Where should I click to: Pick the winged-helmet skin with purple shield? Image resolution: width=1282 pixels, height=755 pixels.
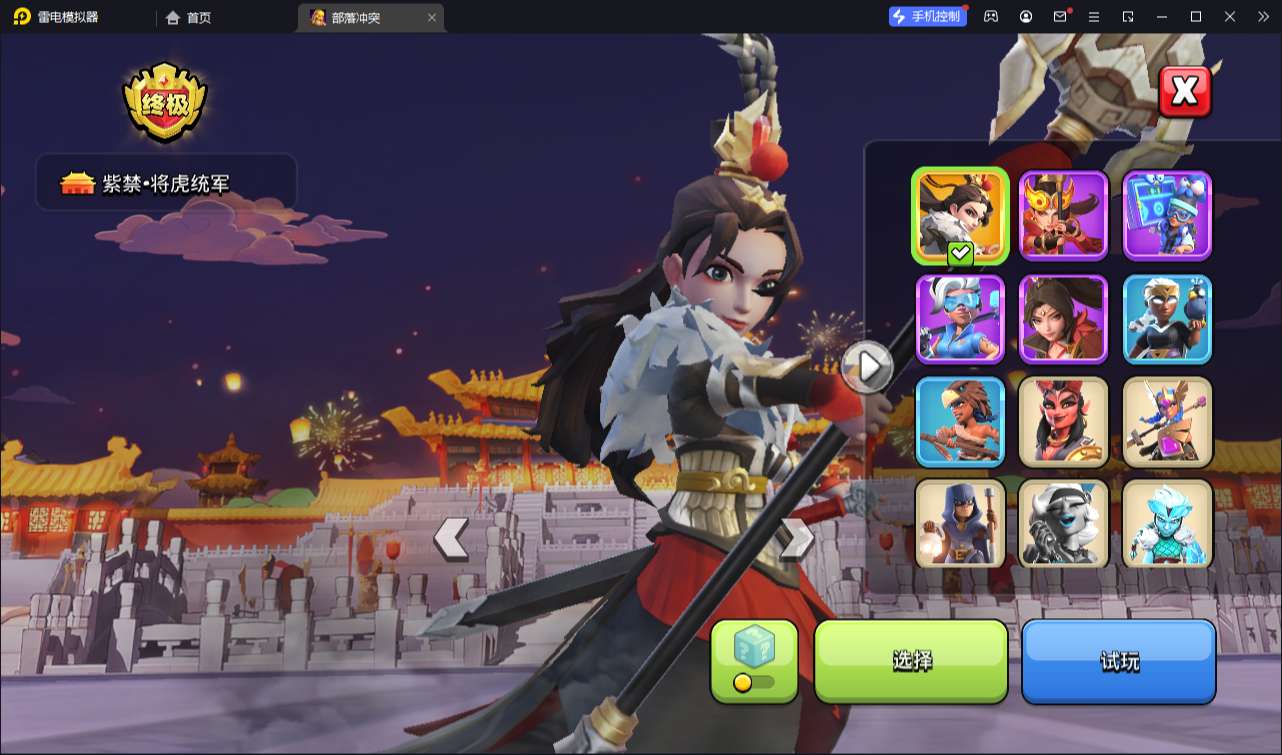click(x=1167, y=422)
